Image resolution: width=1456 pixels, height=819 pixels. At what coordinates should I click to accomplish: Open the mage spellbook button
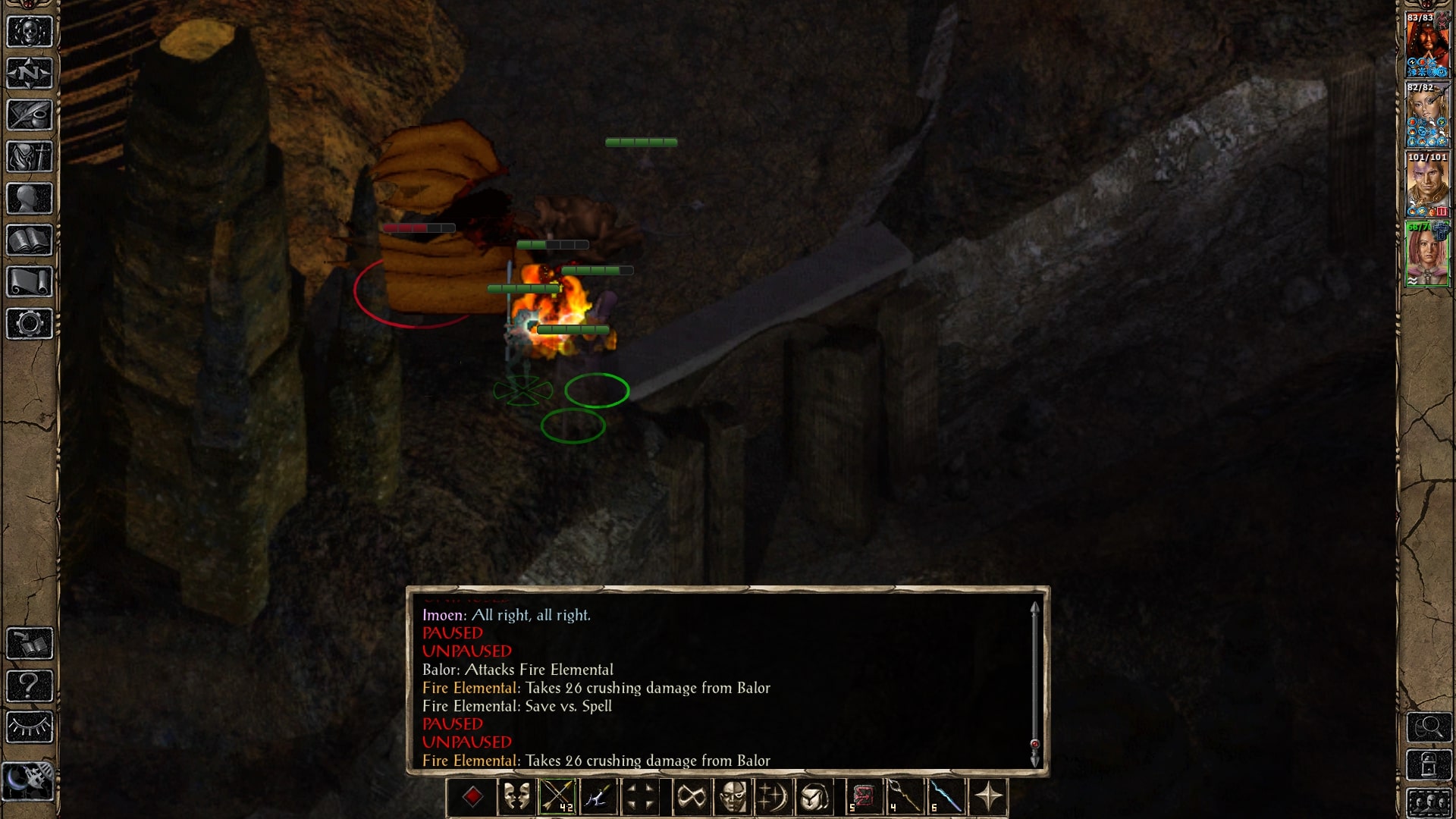[x=30, y=240]
